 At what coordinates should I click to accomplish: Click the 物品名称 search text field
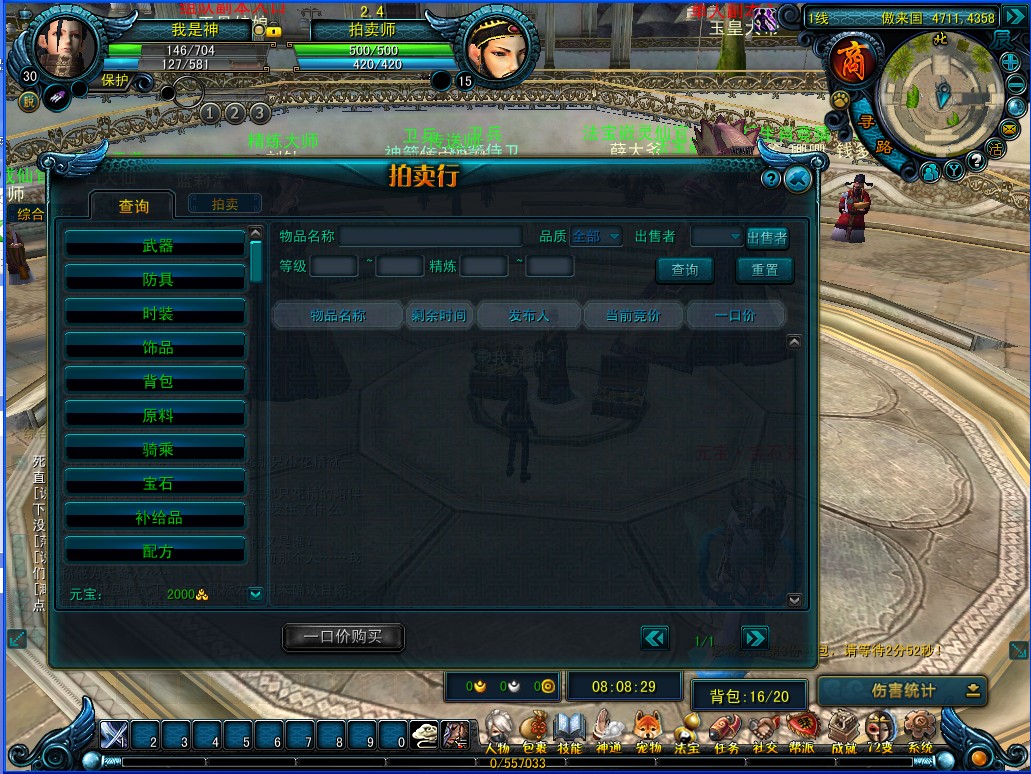coord(430,237)
